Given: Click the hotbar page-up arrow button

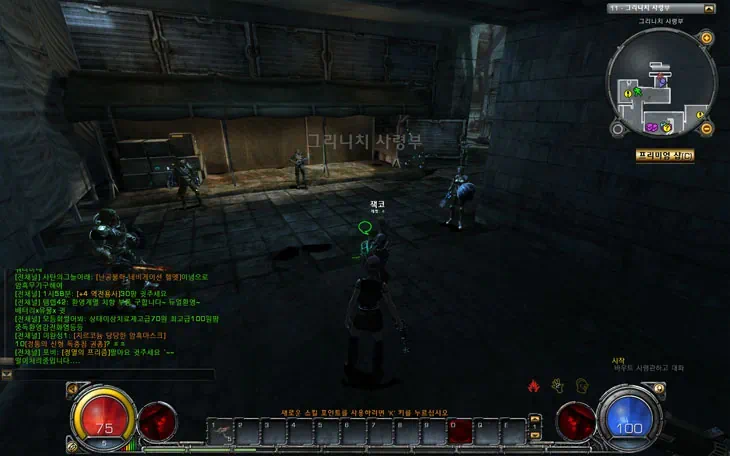Looking at the screenshot, I should click(x=534, y=421).
